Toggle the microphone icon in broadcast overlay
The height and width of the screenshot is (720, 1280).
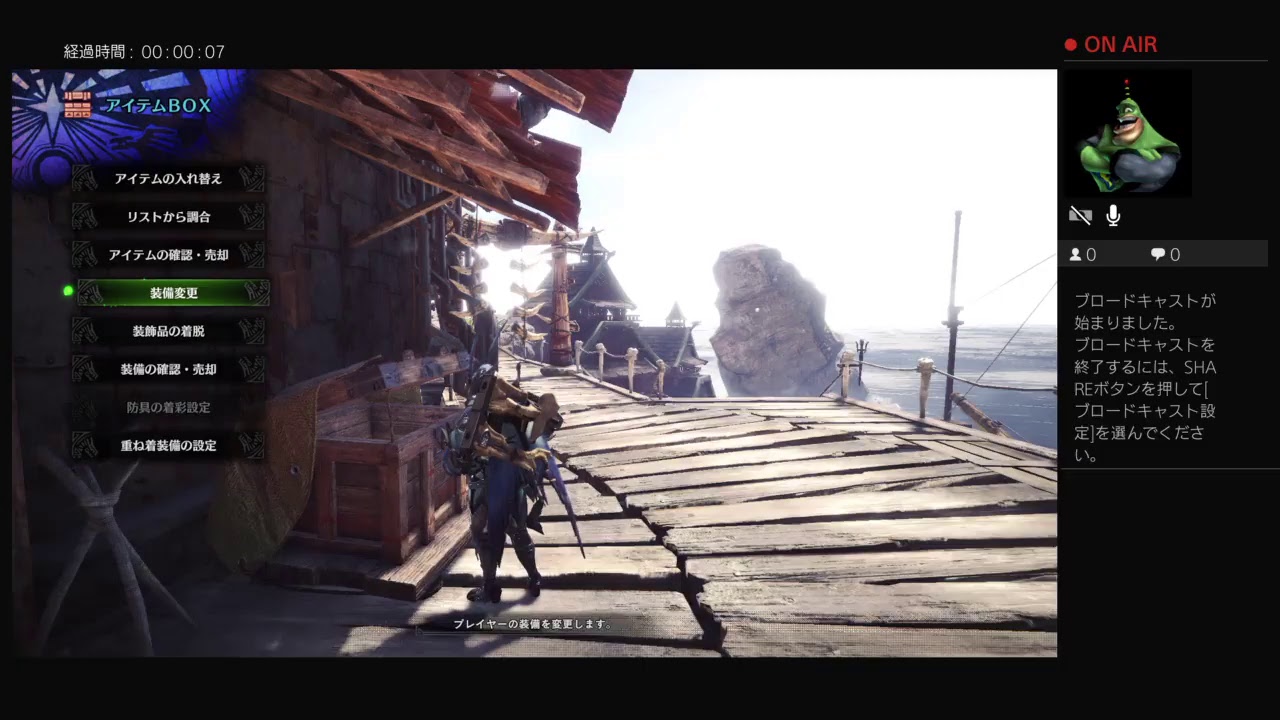pos(1113,216)
